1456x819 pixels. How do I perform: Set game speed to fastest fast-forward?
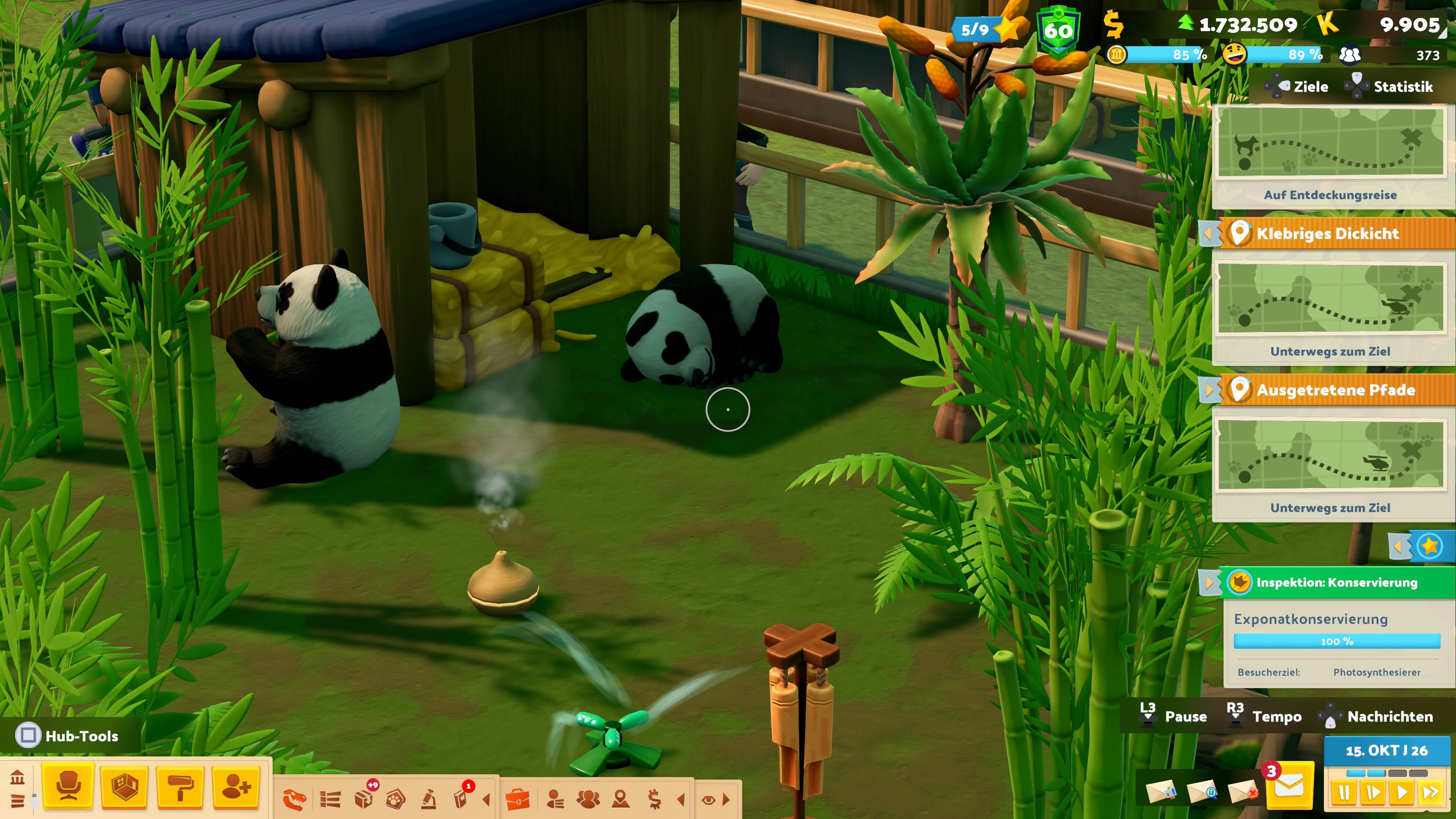1431,792
